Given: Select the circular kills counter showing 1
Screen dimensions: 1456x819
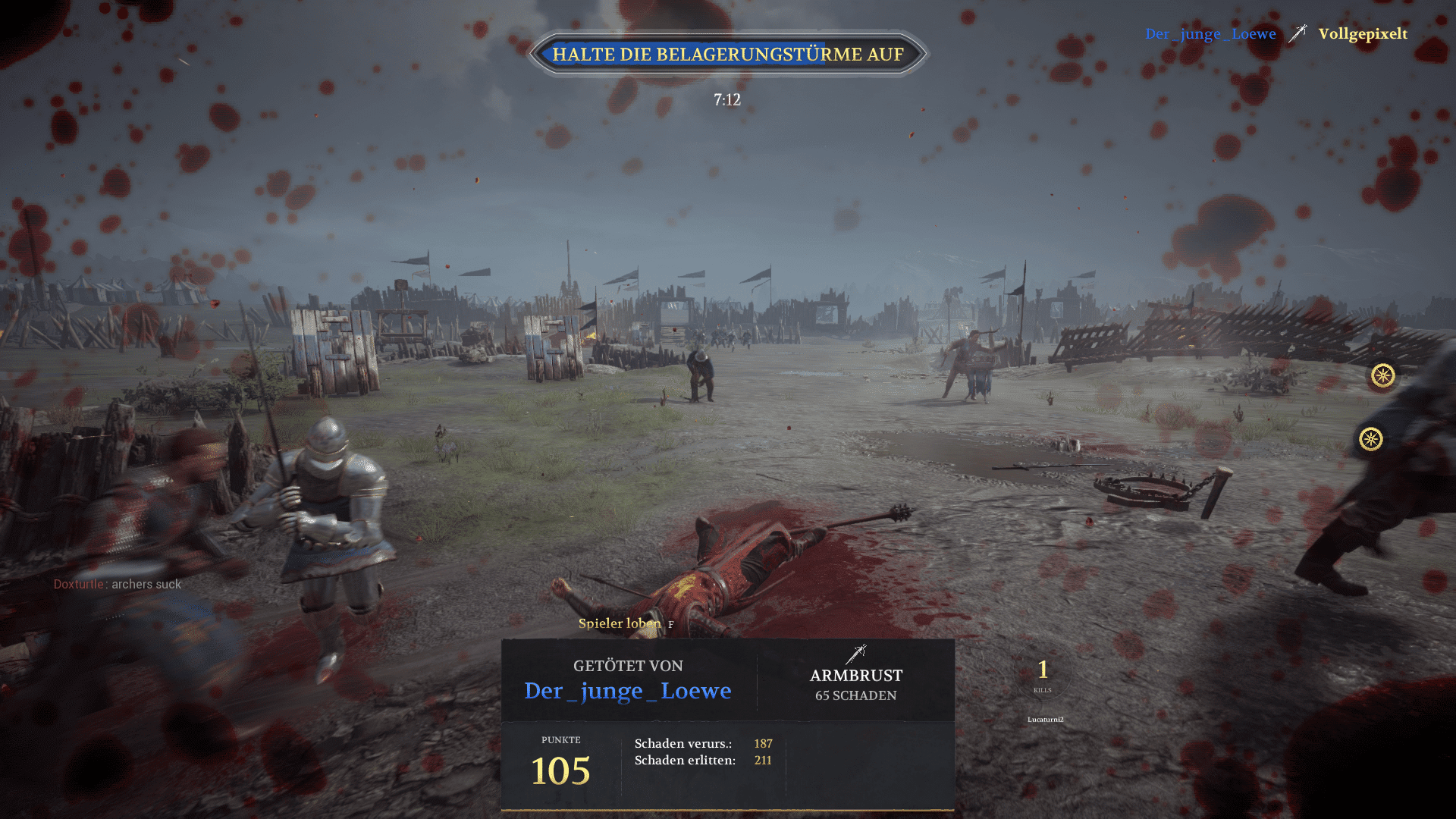Looking at the screenshot, I should click(x=1042, y=671).
